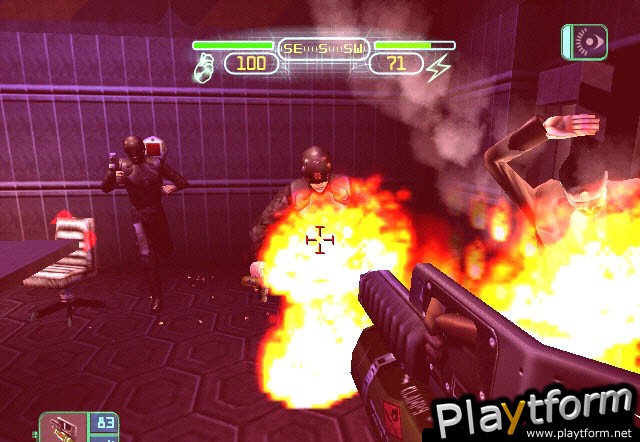Click the compass heading strip

tap(323, 47)
